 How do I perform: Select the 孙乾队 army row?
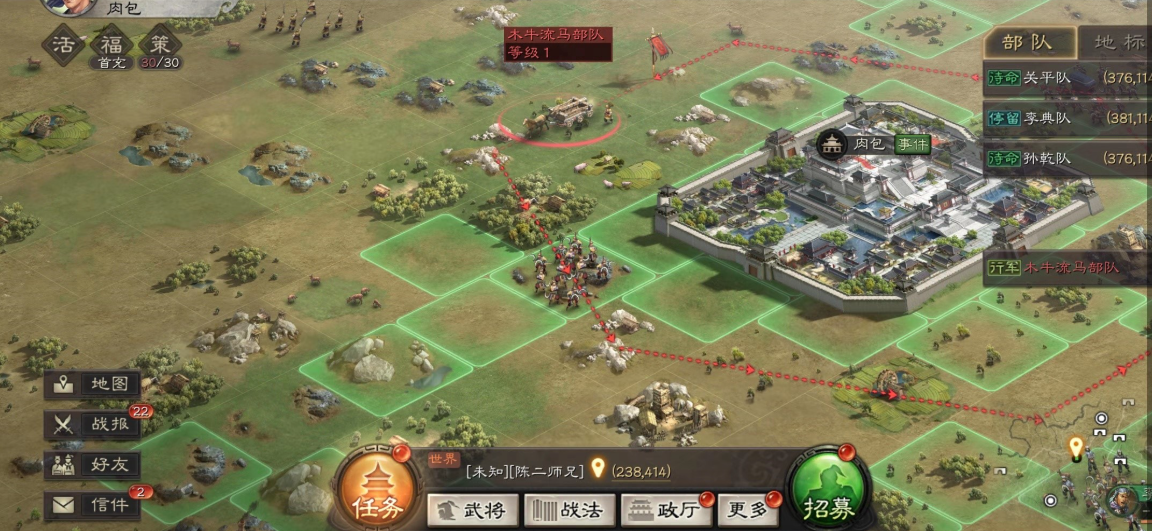coord(1066,158)
